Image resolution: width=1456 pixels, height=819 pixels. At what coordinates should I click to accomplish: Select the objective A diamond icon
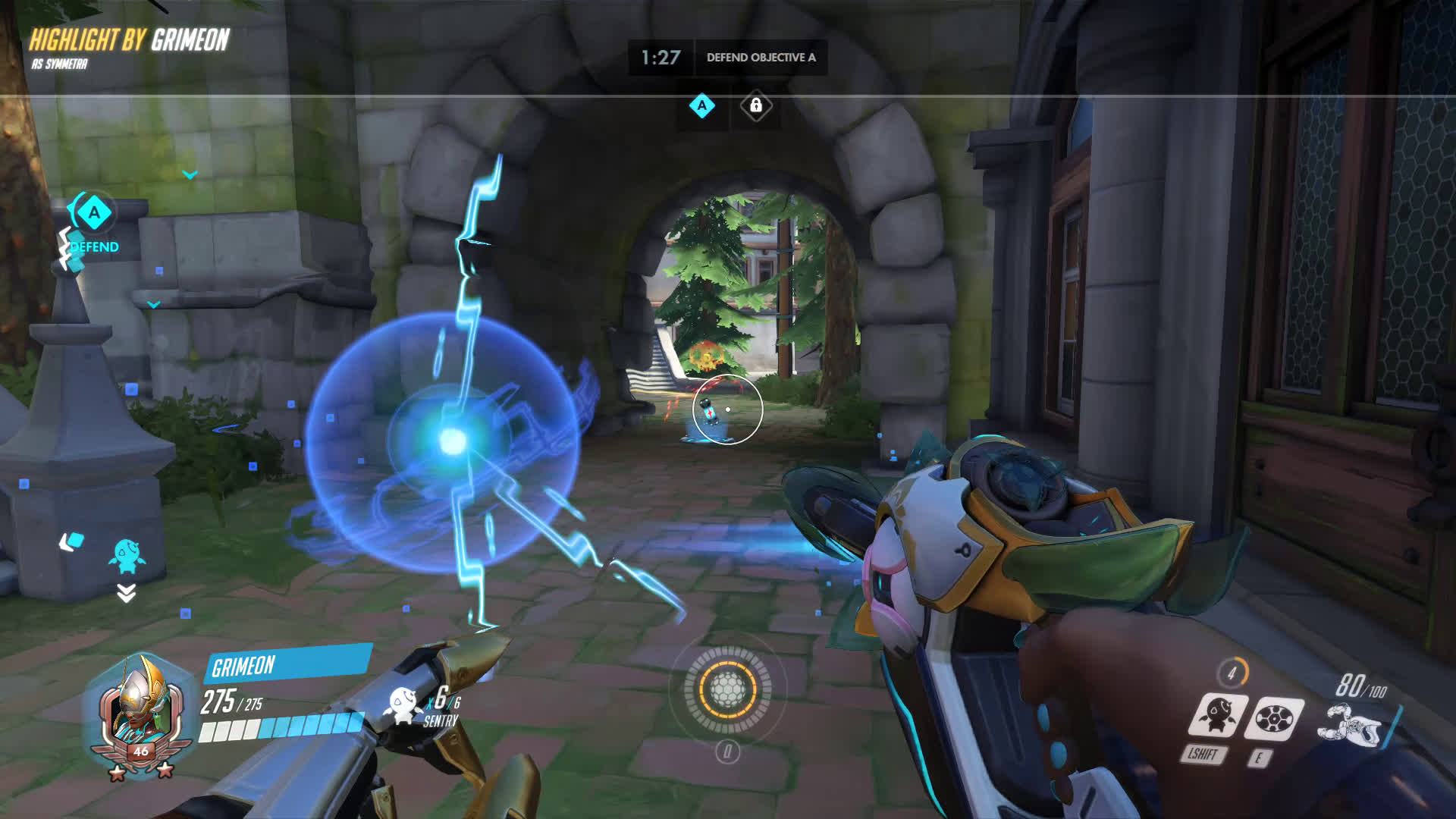[701, 106]
